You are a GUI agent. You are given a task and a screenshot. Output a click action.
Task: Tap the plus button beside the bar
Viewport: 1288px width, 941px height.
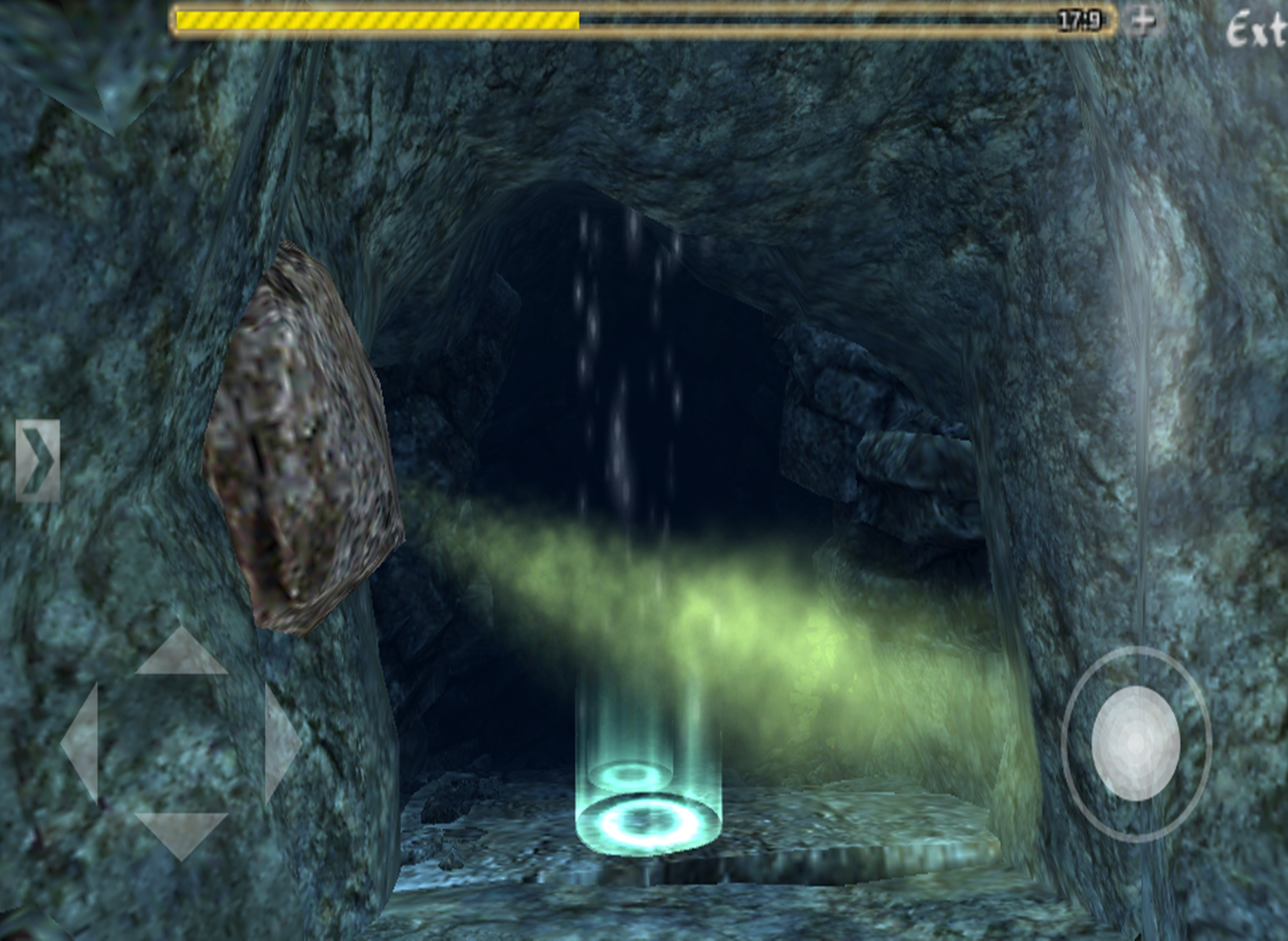click(x=1143, y=21)
